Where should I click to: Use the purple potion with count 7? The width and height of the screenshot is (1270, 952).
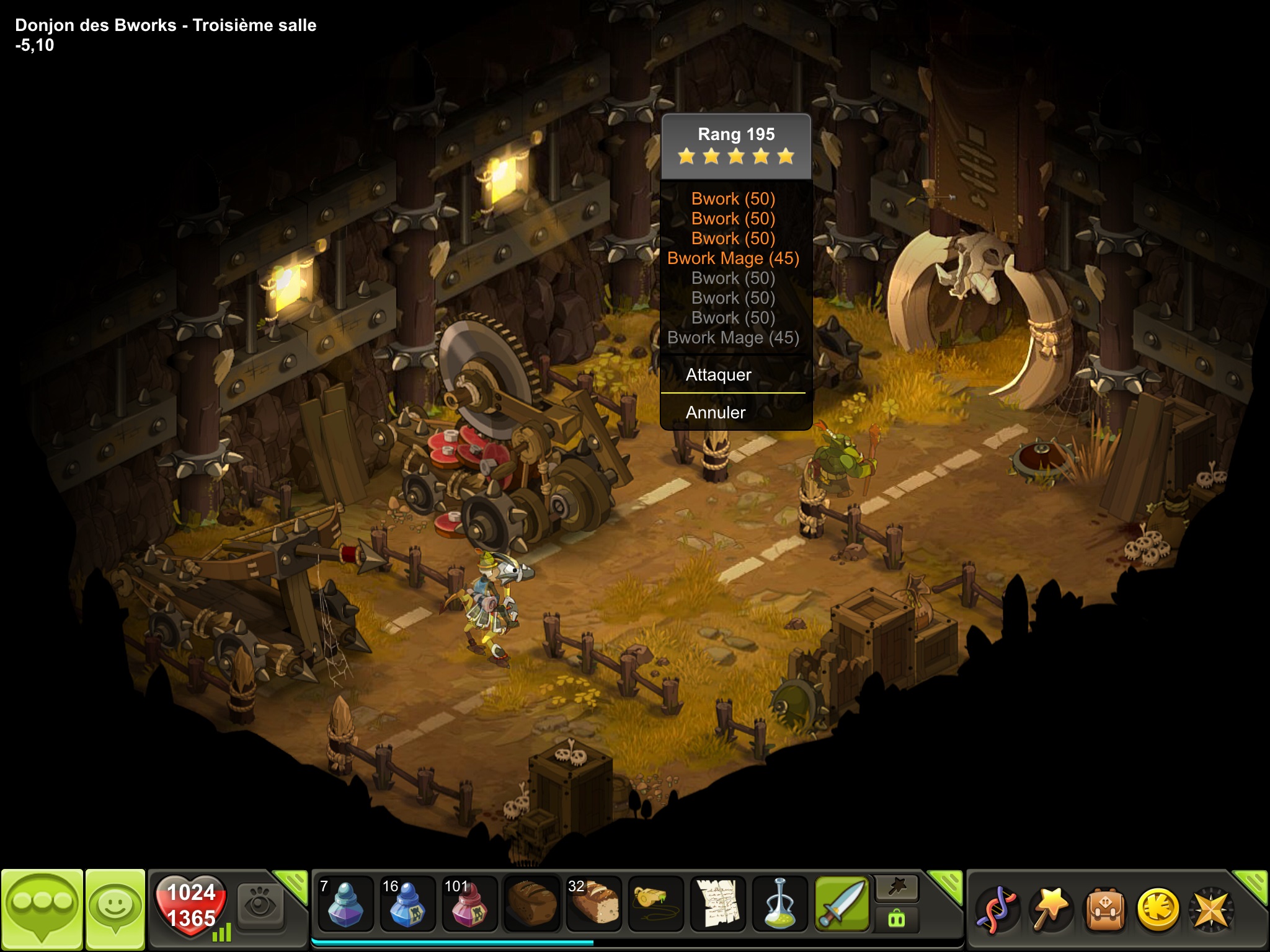[345, 904]
